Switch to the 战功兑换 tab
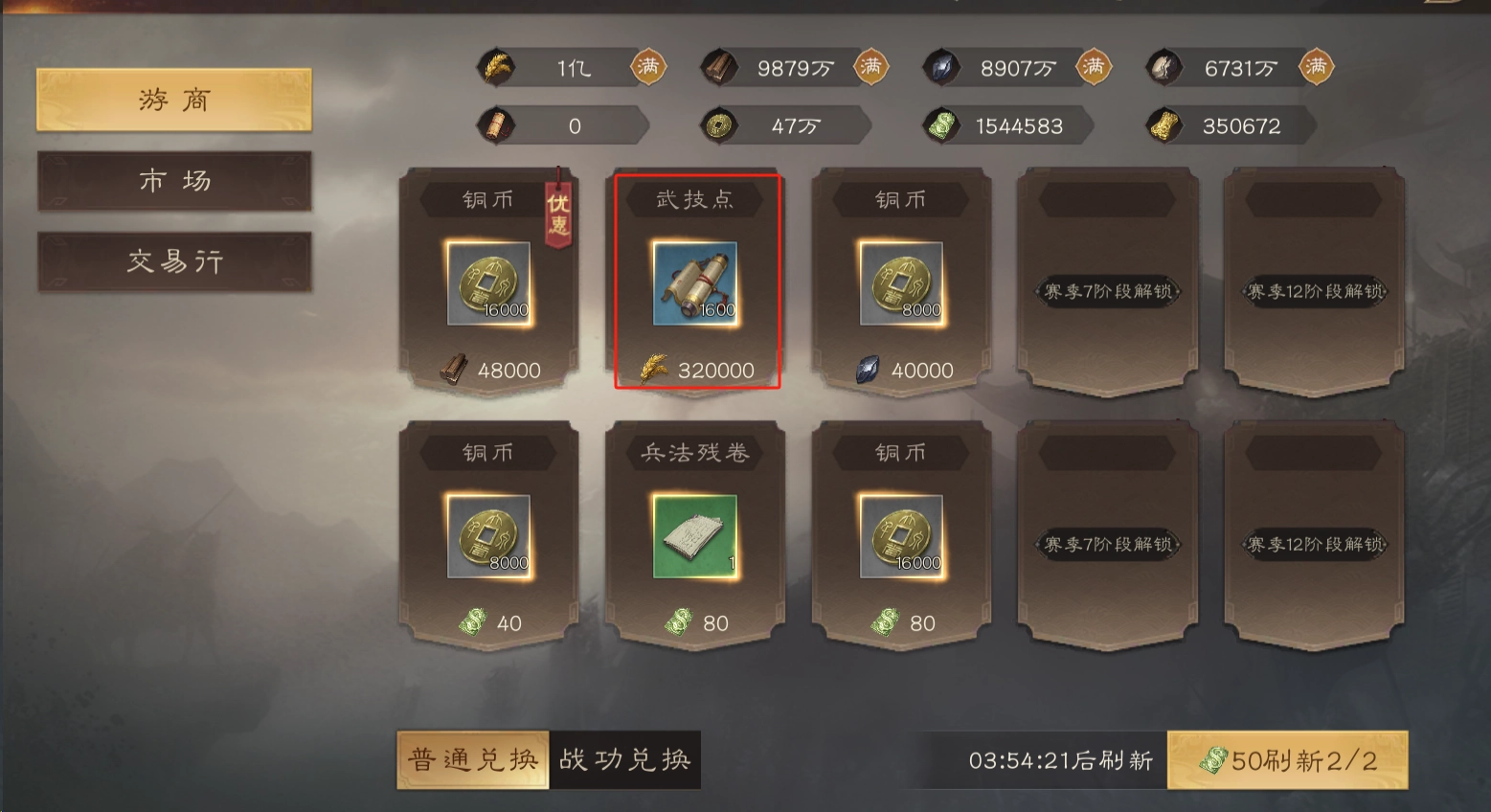This screenshot has width=1491, height=812. point(624,757)
